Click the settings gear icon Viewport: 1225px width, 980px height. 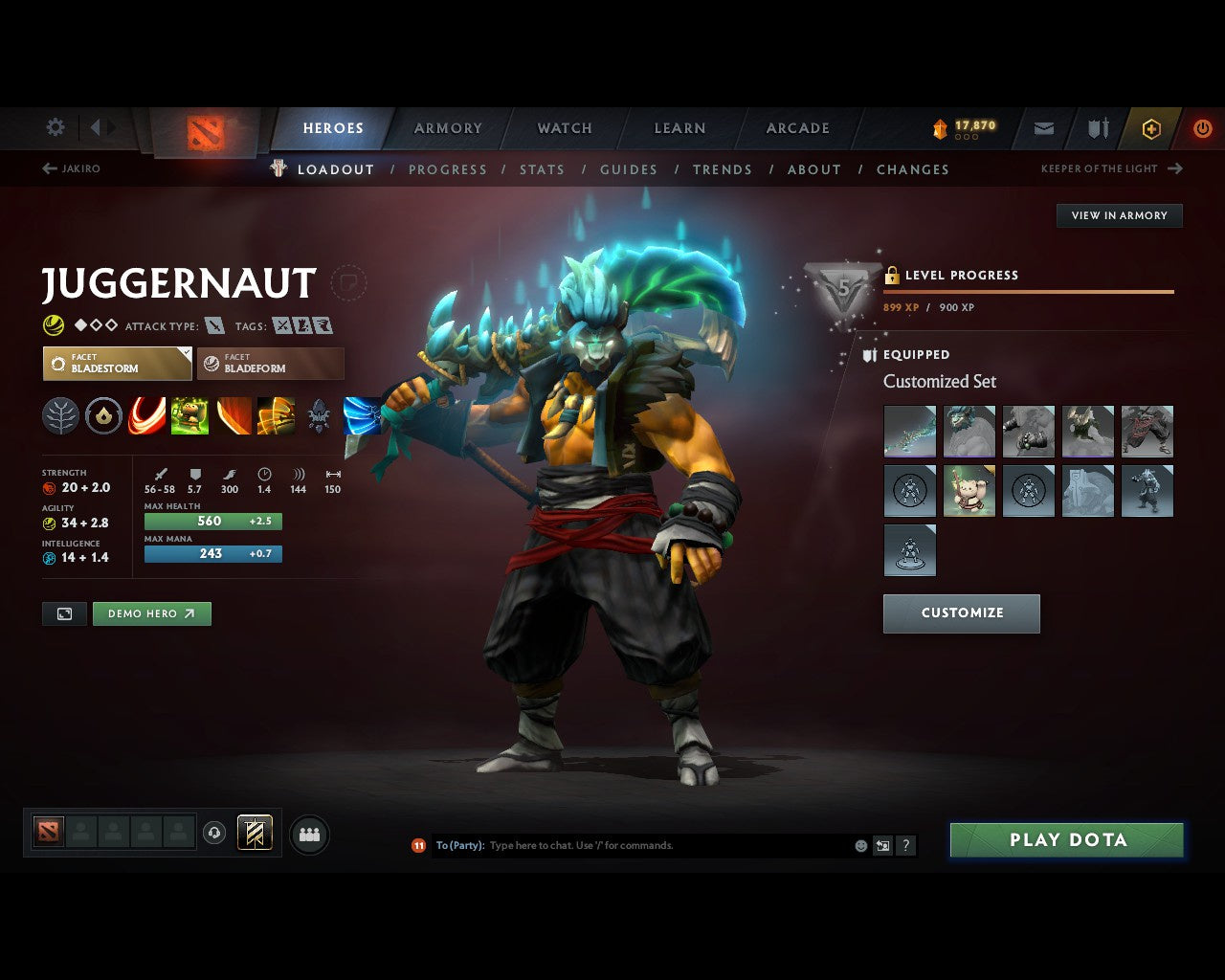point(55,127)
